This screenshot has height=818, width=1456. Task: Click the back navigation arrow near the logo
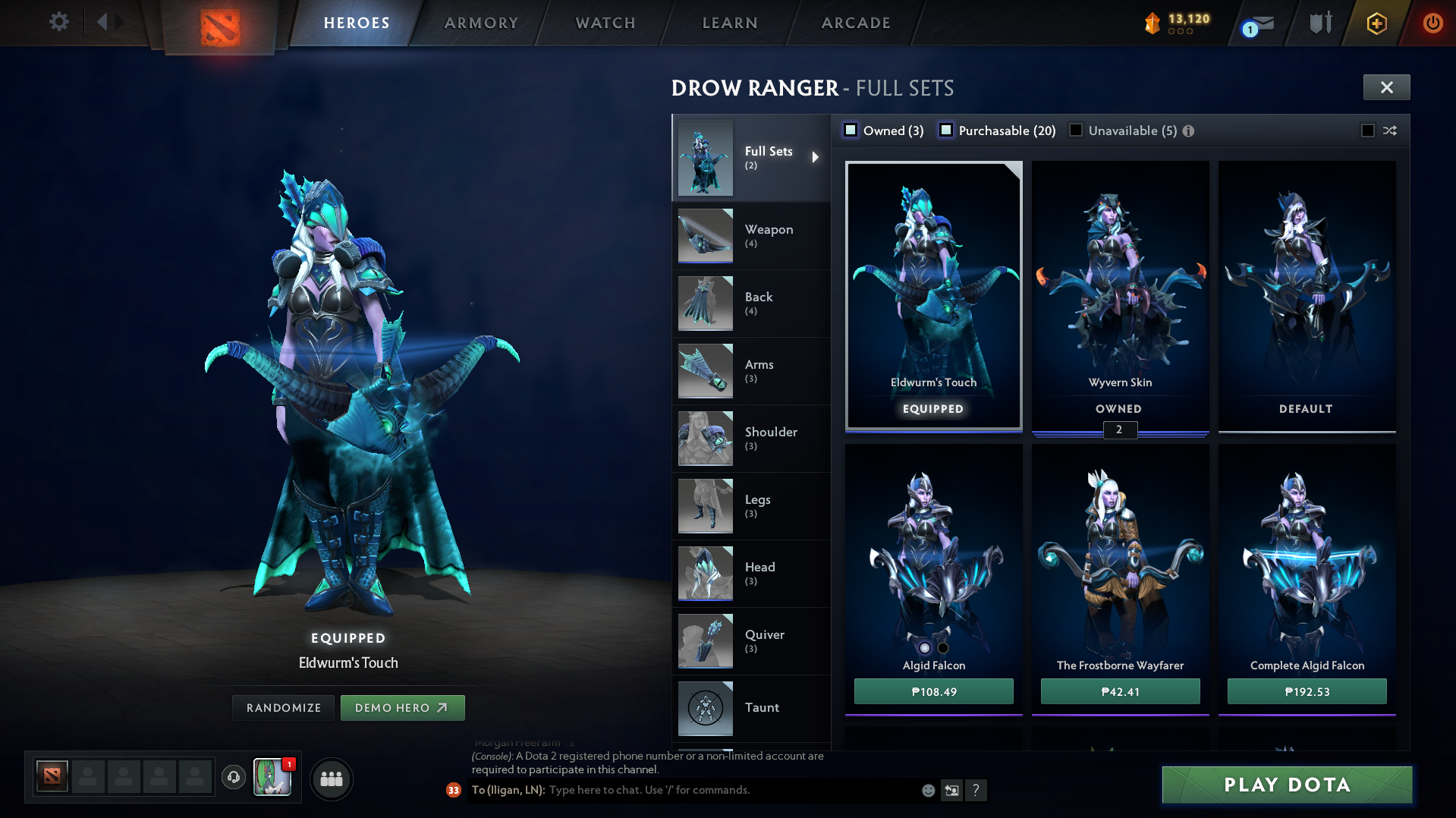point(103,21)
